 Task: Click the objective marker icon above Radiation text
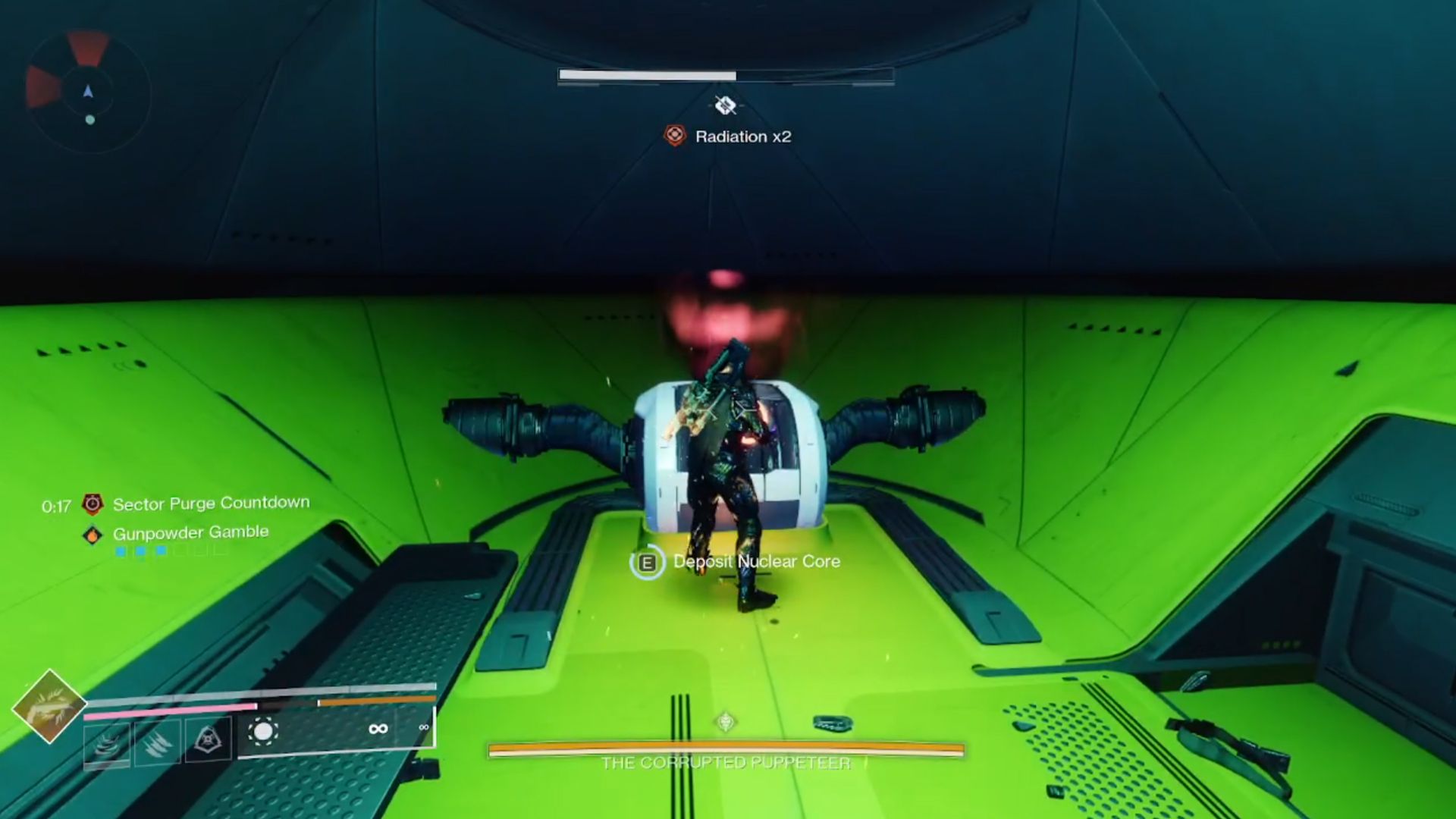click(x=726, y=107)
